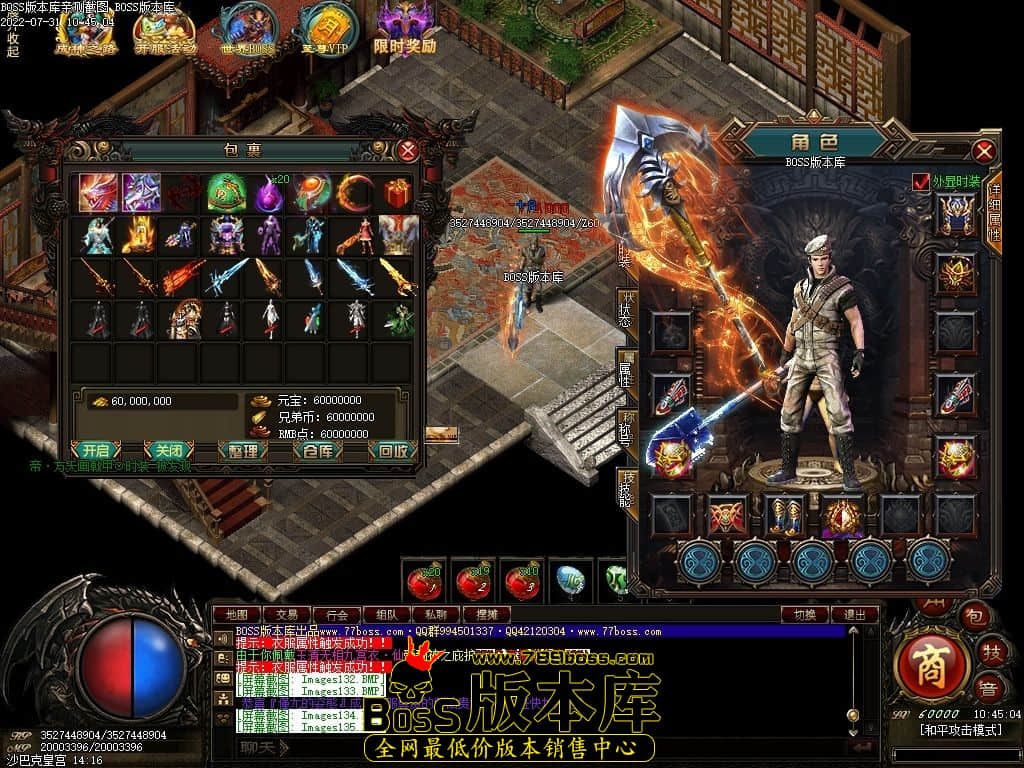Viewport: 1024px width, 768px height.
Task: Click the 退出 exit button
Action: pos(855,614)
